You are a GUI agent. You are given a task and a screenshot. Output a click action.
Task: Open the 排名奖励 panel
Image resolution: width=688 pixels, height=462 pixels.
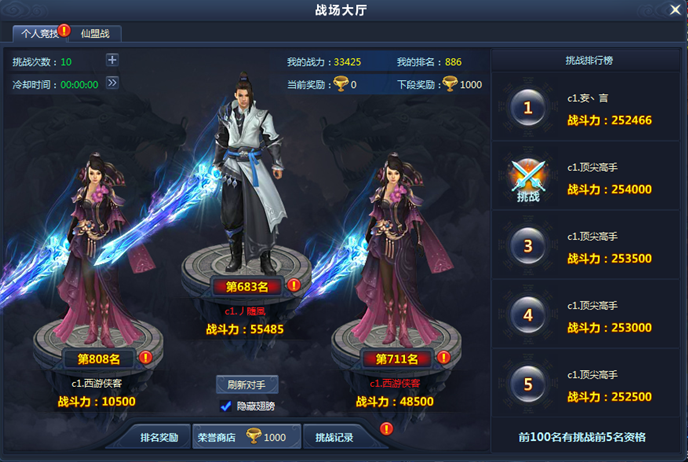158,437
